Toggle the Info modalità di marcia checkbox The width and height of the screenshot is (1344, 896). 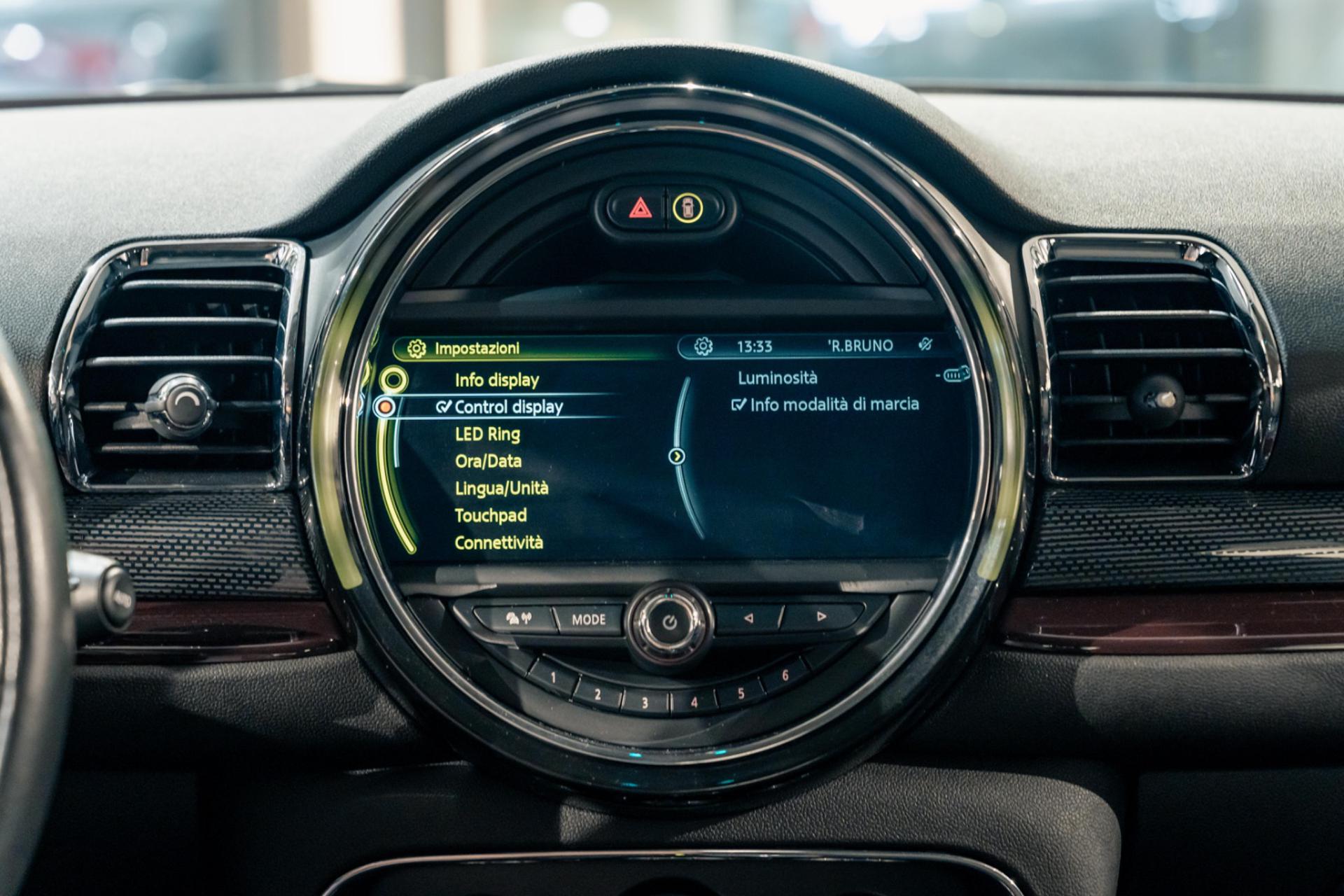coord(738,405)
